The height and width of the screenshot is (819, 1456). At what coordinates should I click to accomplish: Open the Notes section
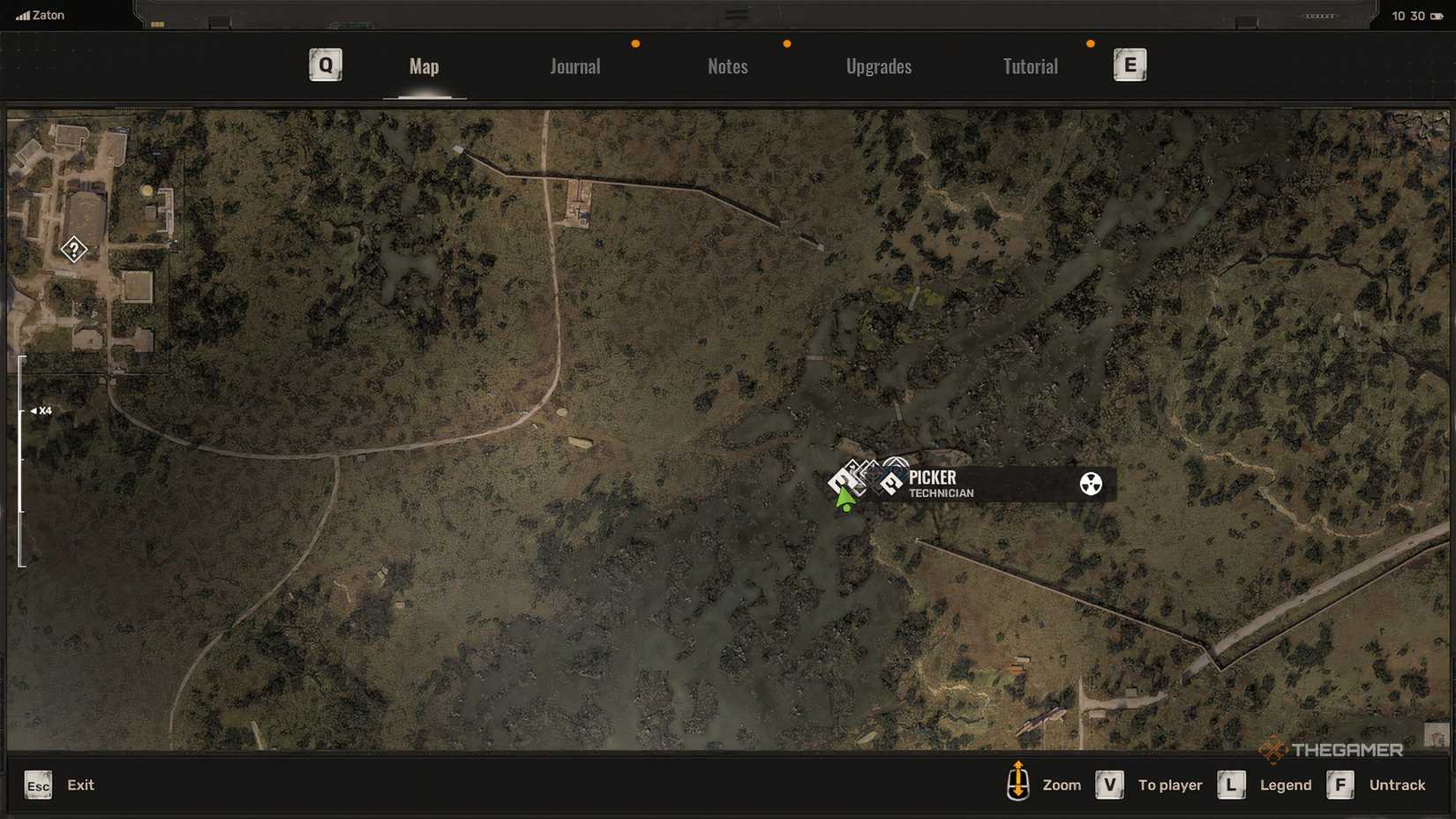click(x=727, y=66)
